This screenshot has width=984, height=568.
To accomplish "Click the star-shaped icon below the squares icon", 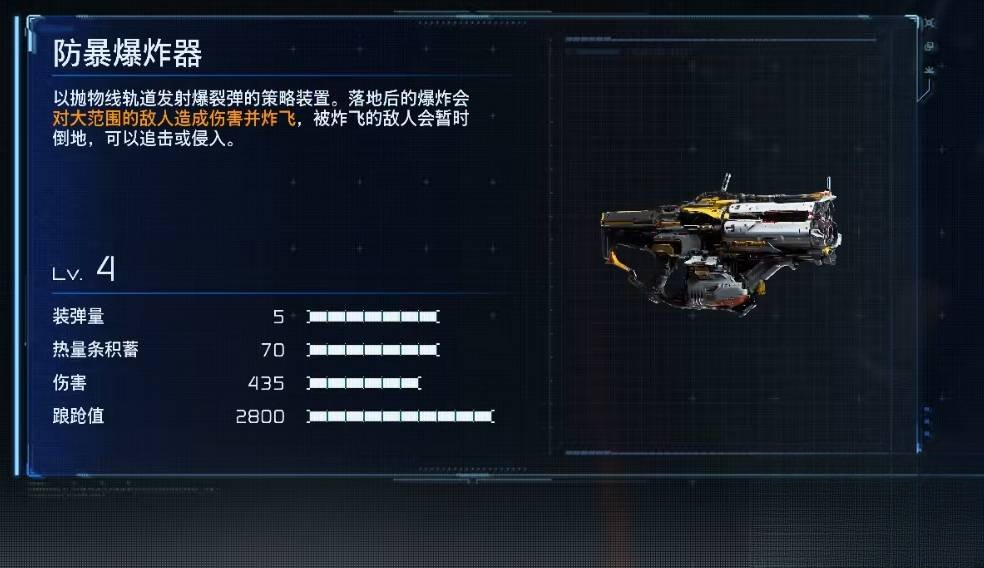I will click(930, 69).
